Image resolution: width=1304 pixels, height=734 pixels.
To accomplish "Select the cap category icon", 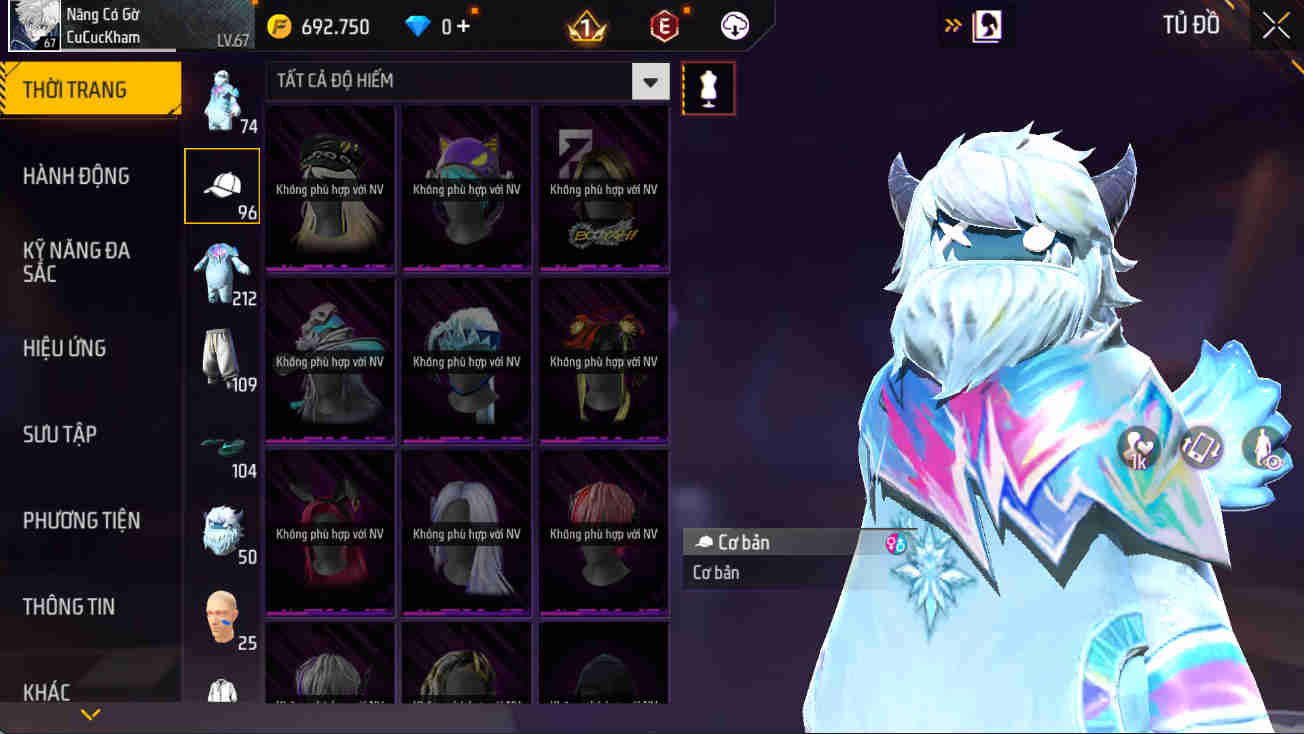I will (x=221, y=185).
